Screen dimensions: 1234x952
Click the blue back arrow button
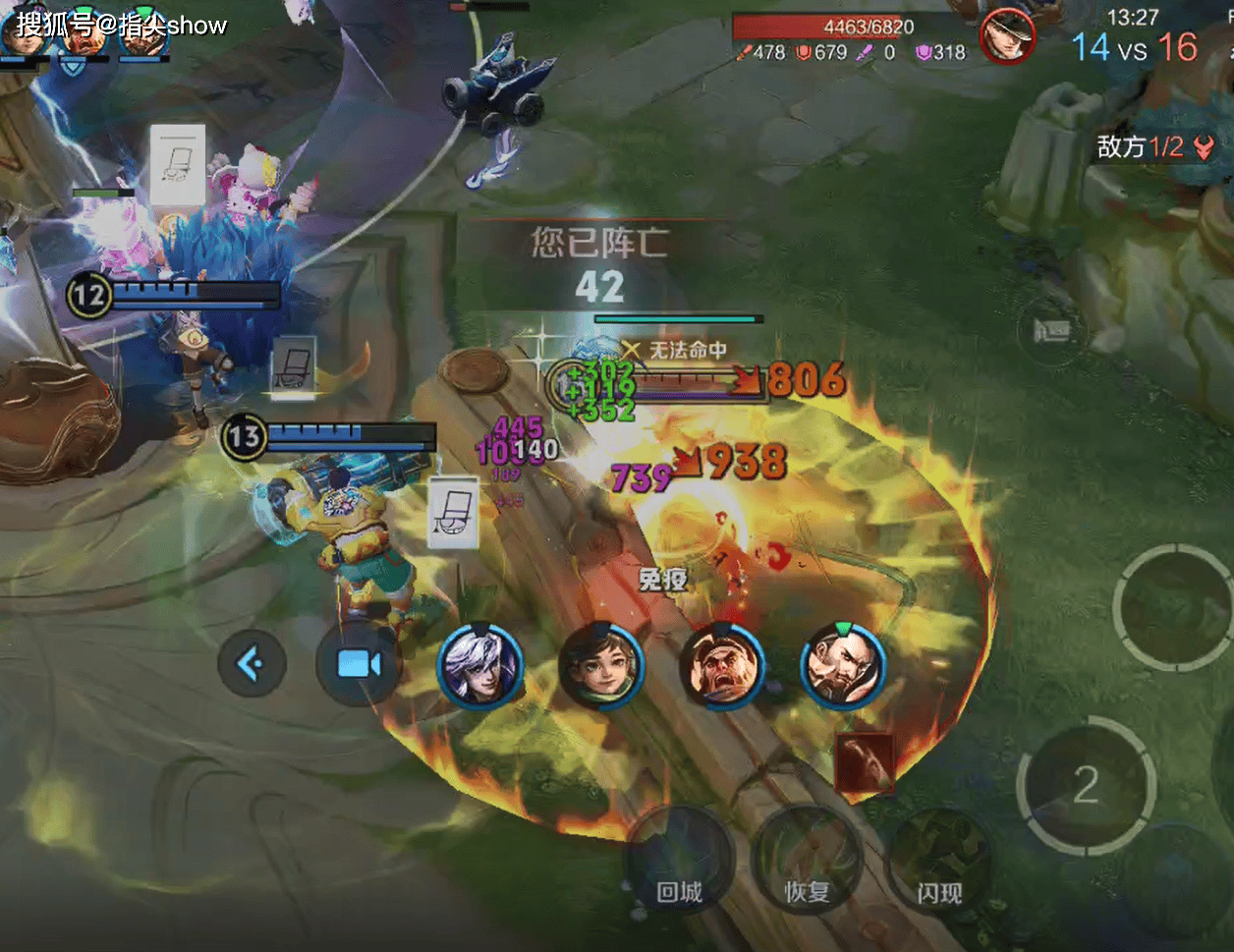click(252, 665)
